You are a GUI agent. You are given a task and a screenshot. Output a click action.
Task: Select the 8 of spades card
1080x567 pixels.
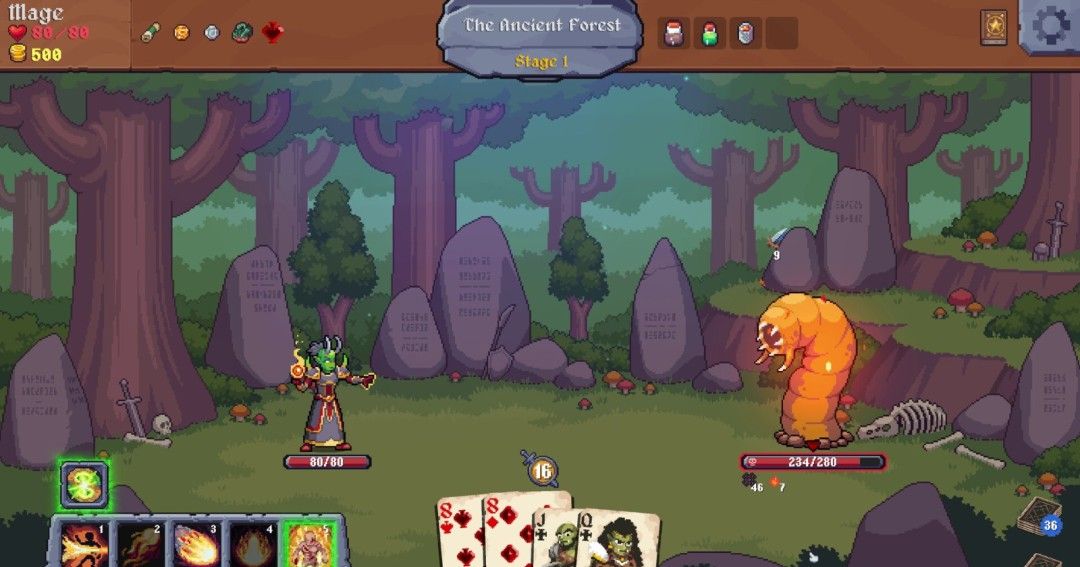click(459, 531)
